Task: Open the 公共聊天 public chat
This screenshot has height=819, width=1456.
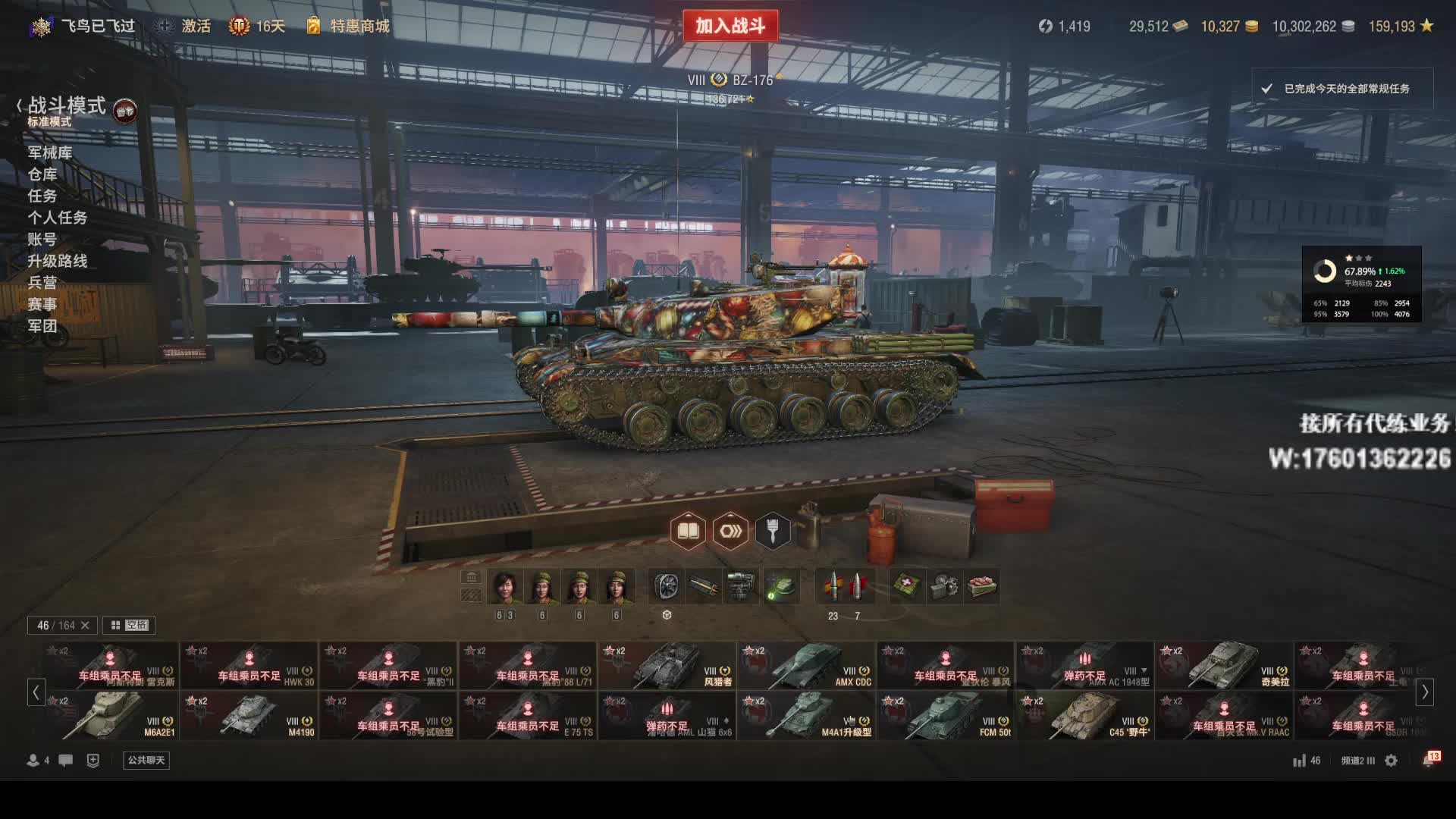Action: click(x=146, y=760)
